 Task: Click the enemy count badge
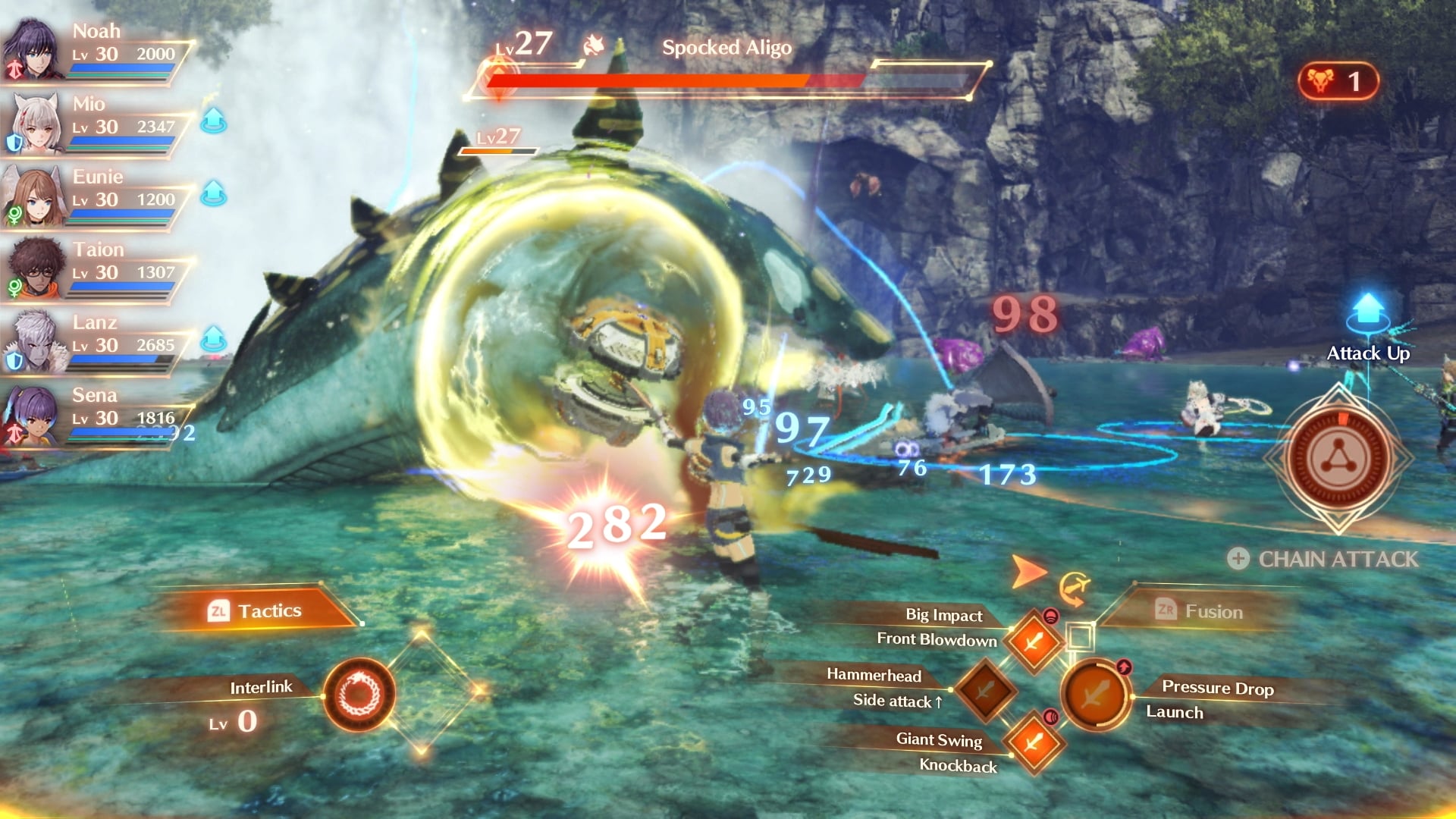[1338, 81]
